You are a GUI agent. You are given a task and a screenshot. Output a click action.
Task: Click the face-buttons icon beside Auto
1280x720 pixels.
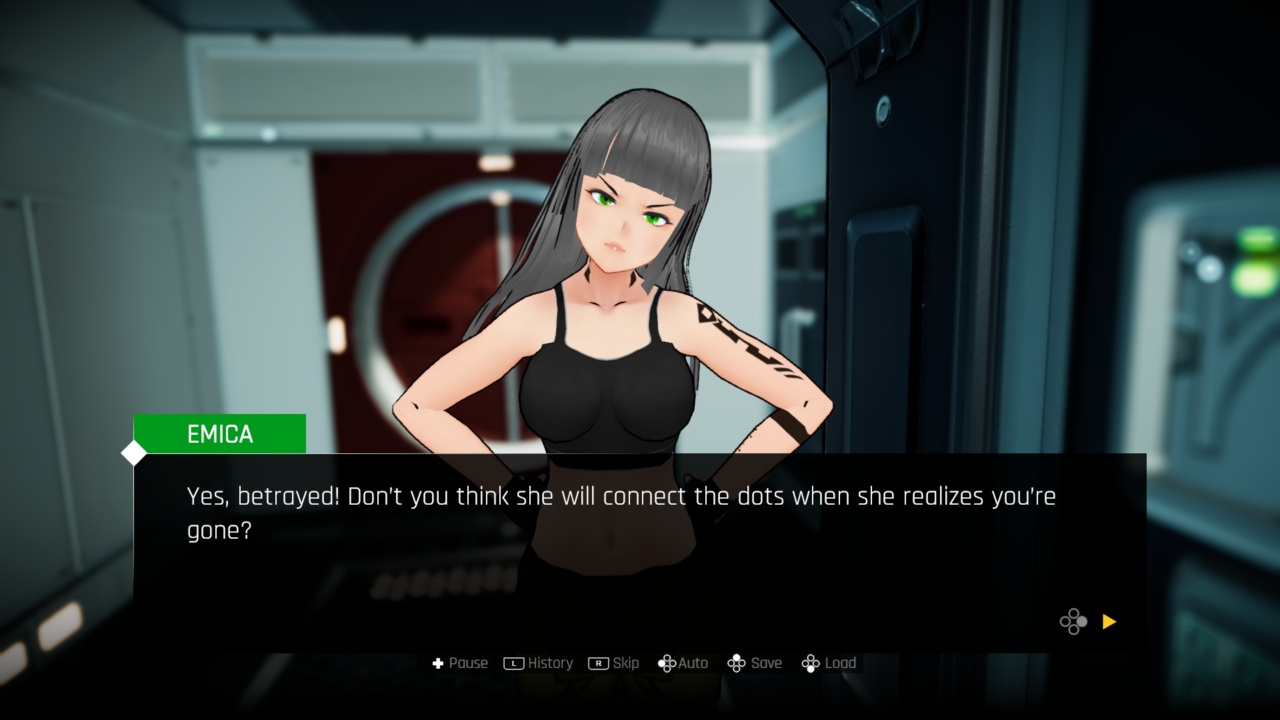click(x=666, y=663)
